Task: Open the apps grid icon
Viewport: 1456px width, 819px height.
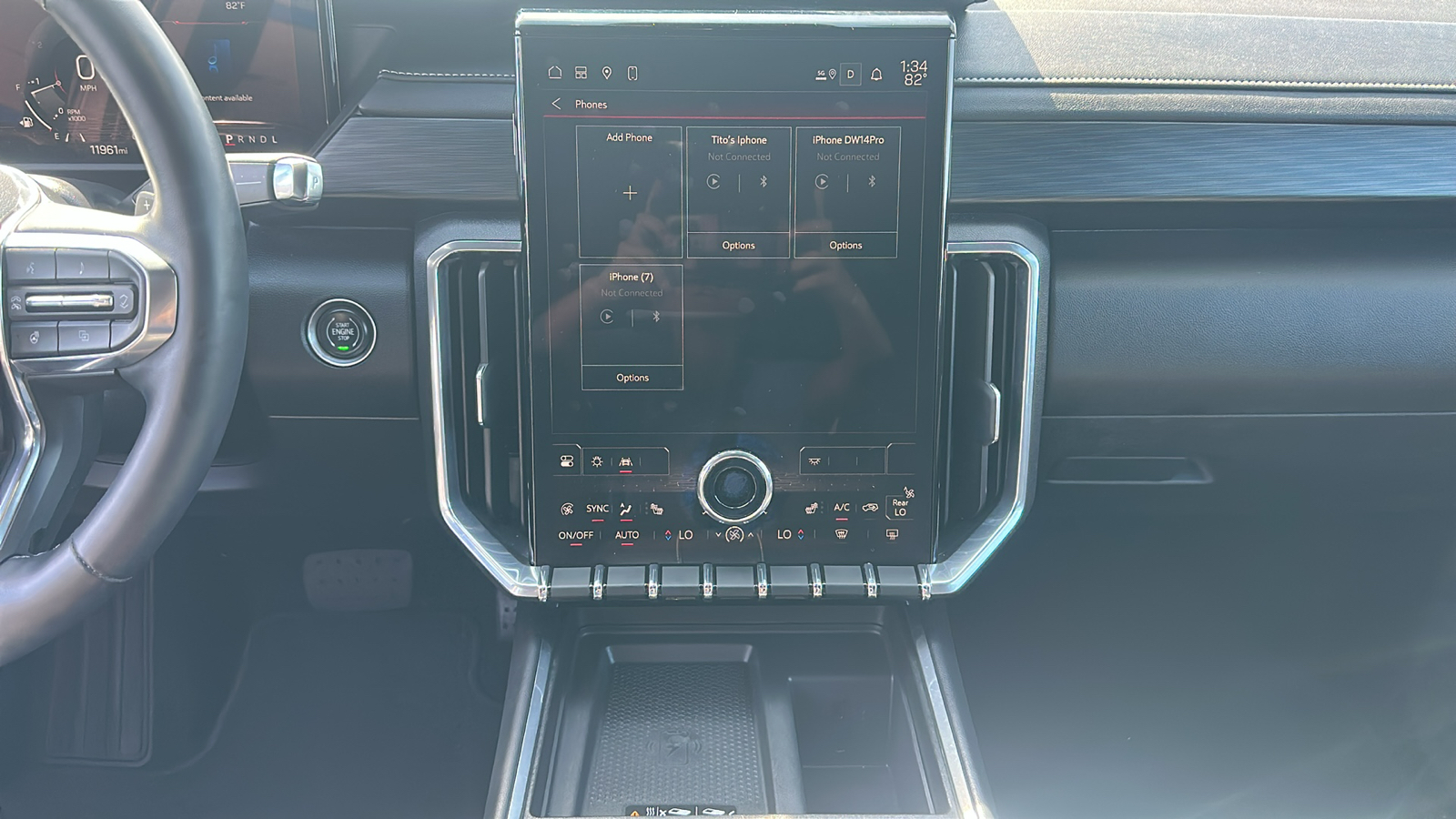Action: pyautogui.click(x=581, y=74)
